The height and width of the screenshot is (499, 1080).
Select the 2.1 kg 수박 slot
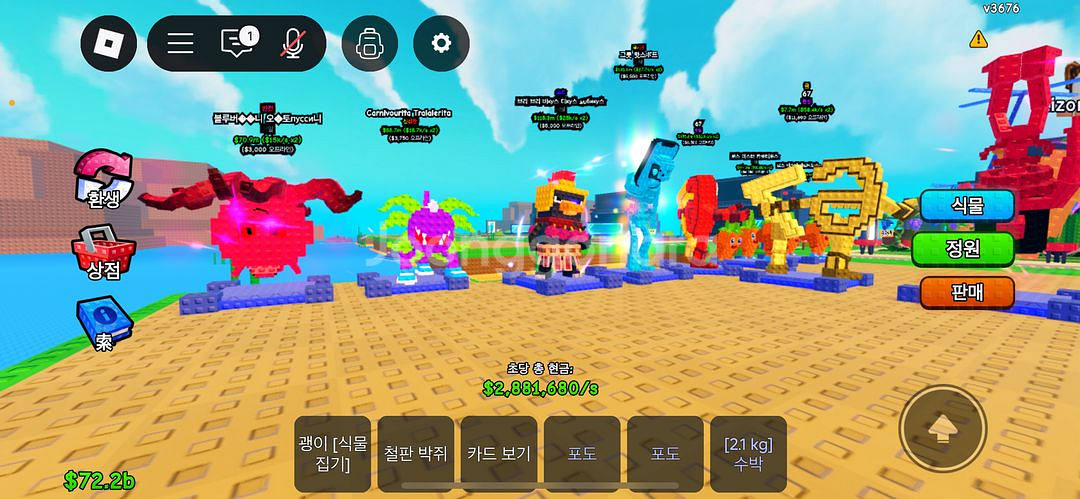click(x=746, y=453)
